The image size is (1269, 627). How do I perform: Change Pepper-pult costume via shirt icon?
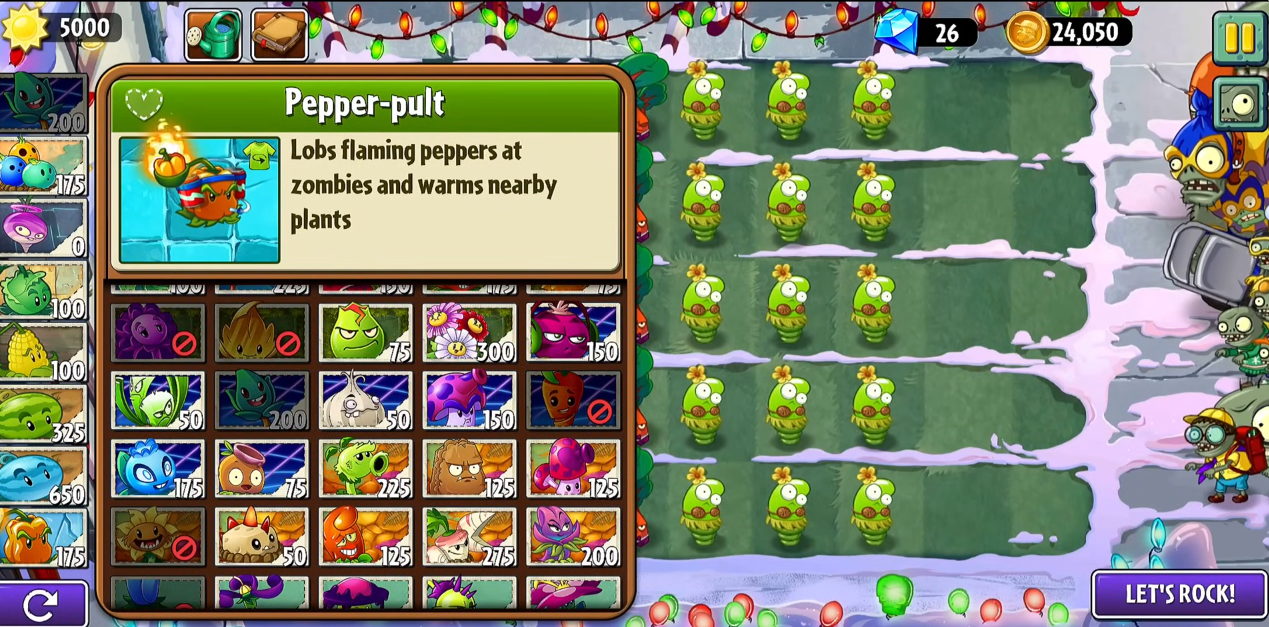click(259, 156)
